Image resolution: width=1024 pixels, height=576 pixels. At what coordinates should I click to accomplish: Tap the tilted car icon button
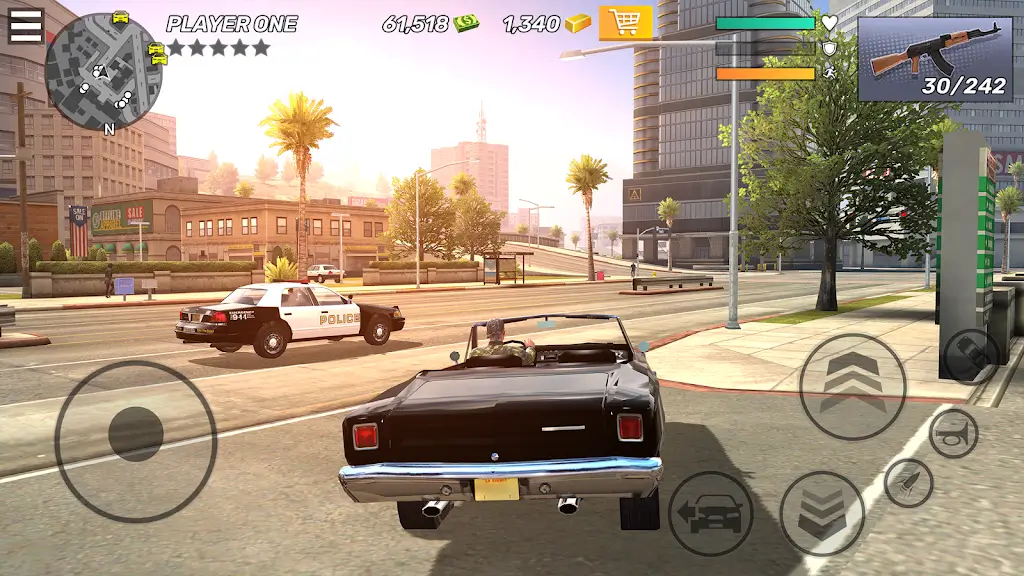[x=970, y=355]
